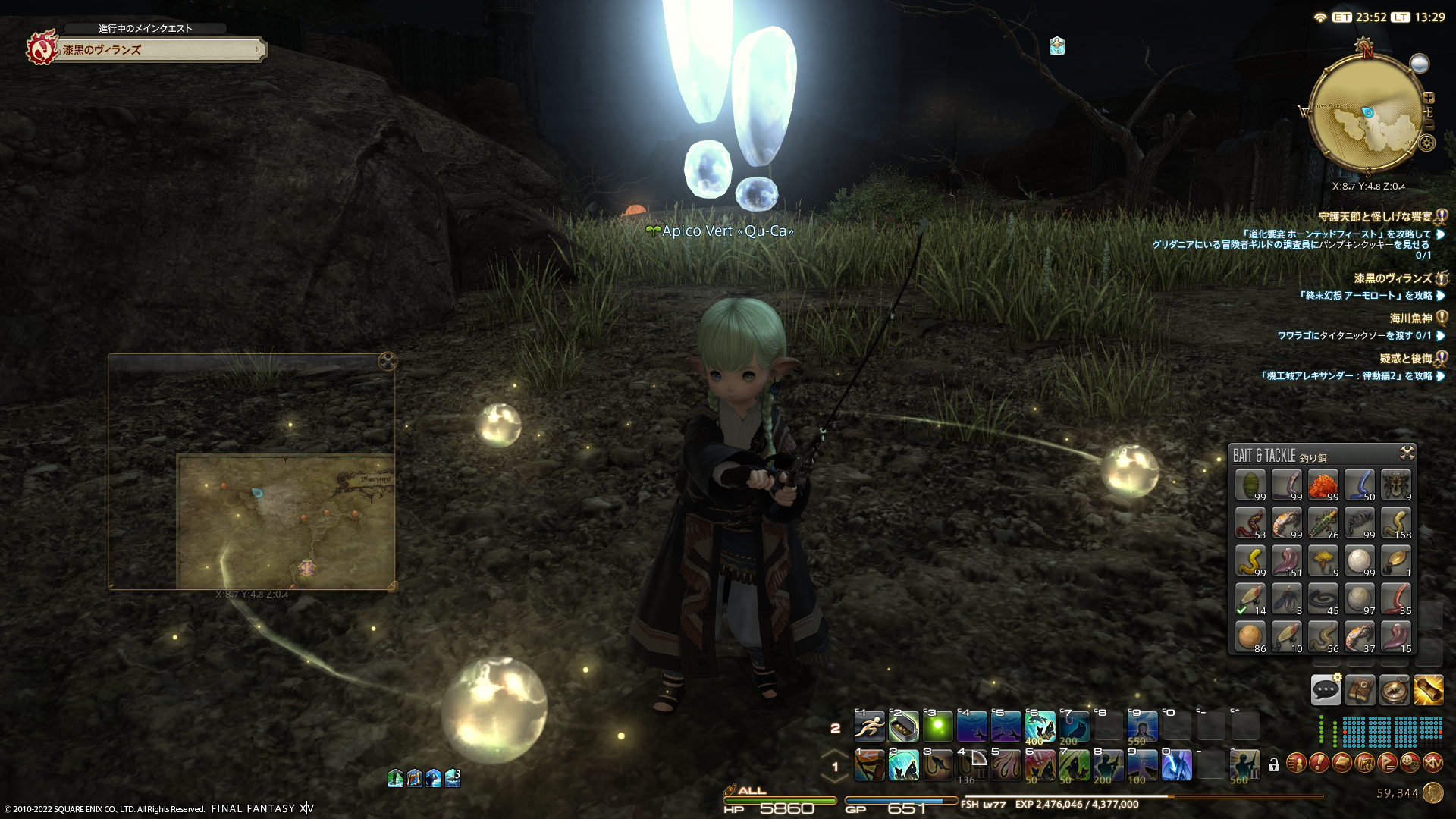Open the minimap gear settings

tap(1427, 143)
